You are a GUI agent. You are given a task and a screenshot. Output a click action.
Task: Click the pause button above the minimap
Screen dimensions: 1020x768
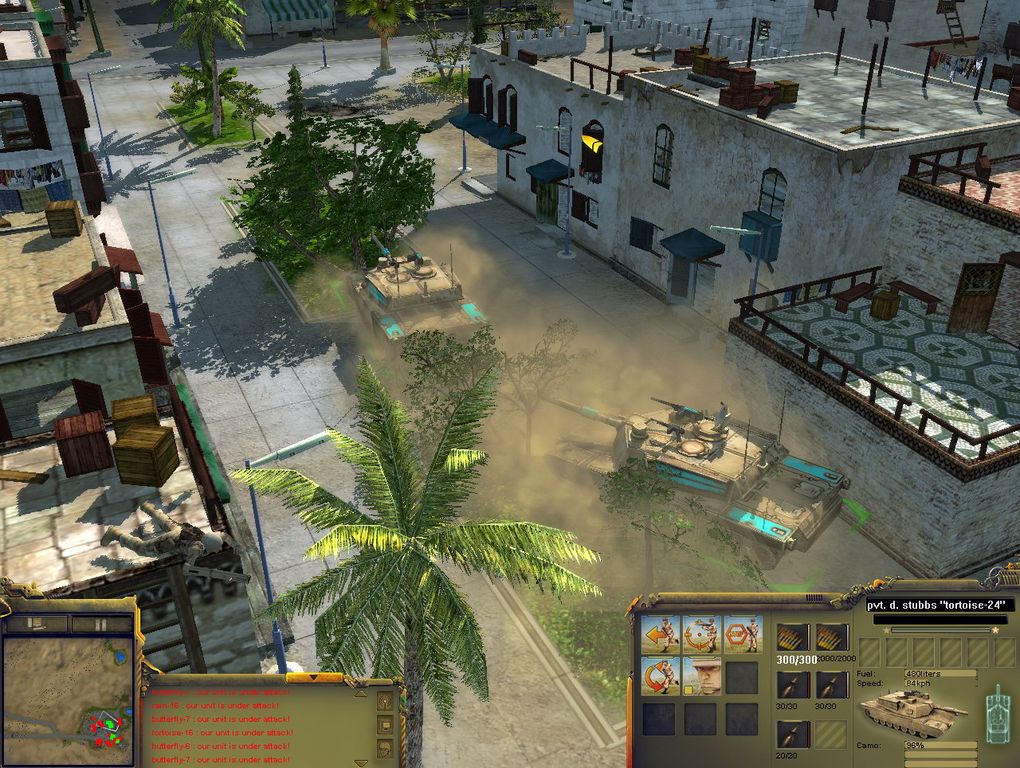[101, 623]
